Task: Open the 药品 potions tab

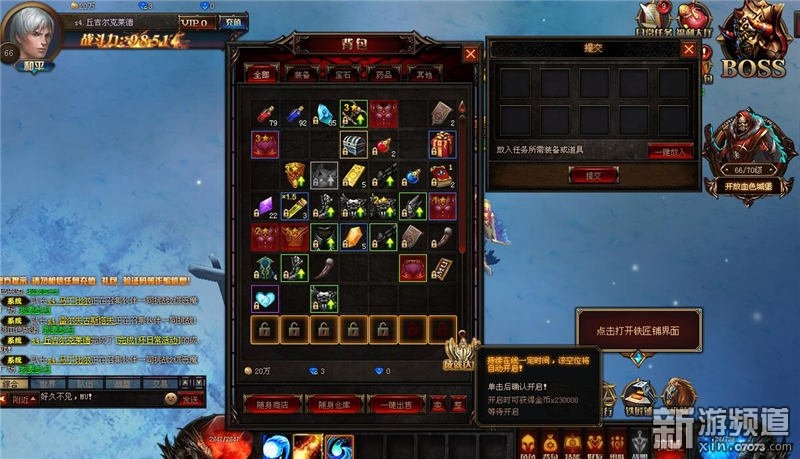Action: (386, 74)
